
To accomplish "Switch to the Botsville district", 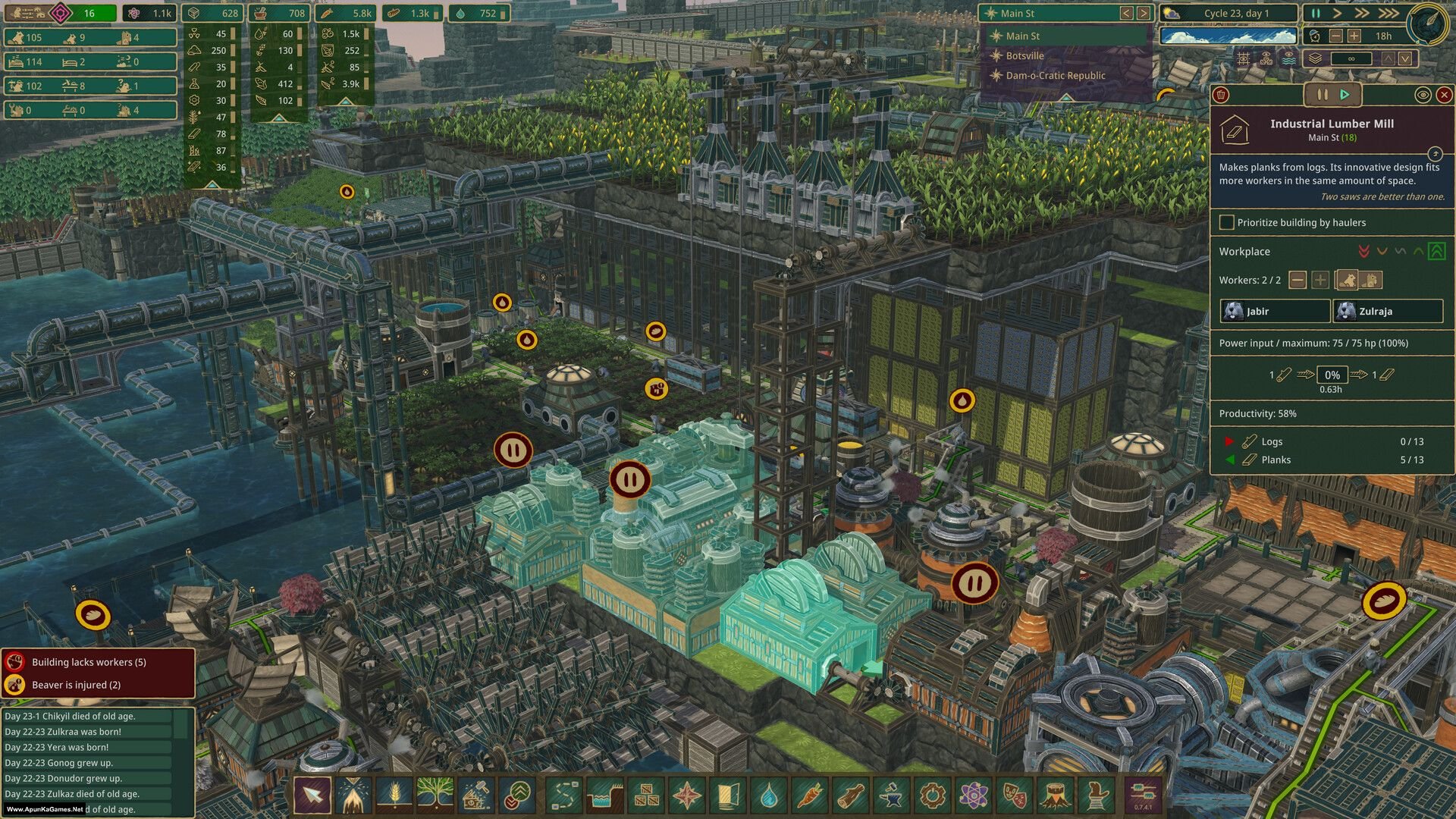I will tap(1025, 55).
